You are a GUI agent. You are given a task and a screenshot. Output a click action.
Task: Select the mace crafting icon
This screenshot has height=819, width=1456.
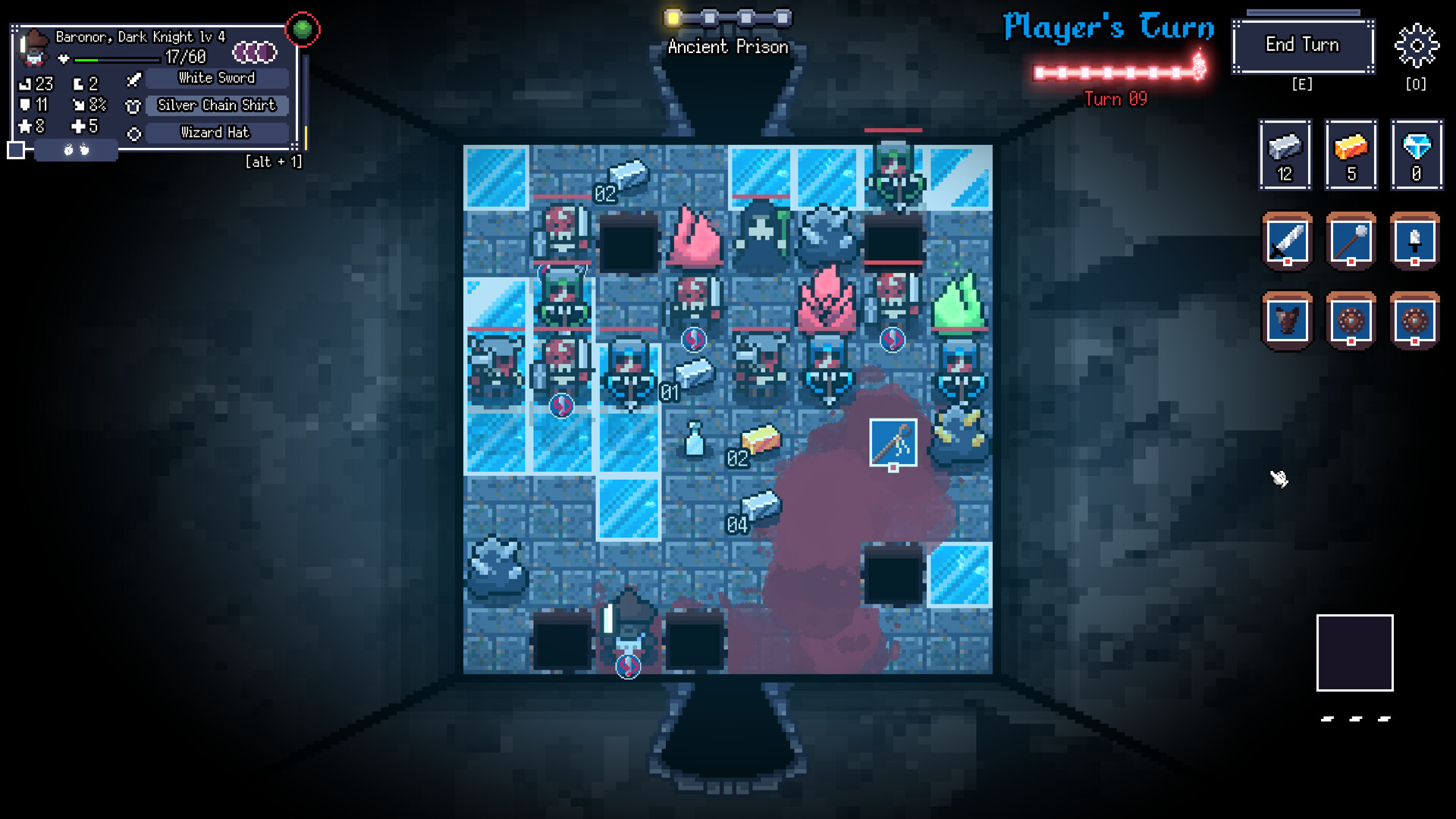(1351, 241)
